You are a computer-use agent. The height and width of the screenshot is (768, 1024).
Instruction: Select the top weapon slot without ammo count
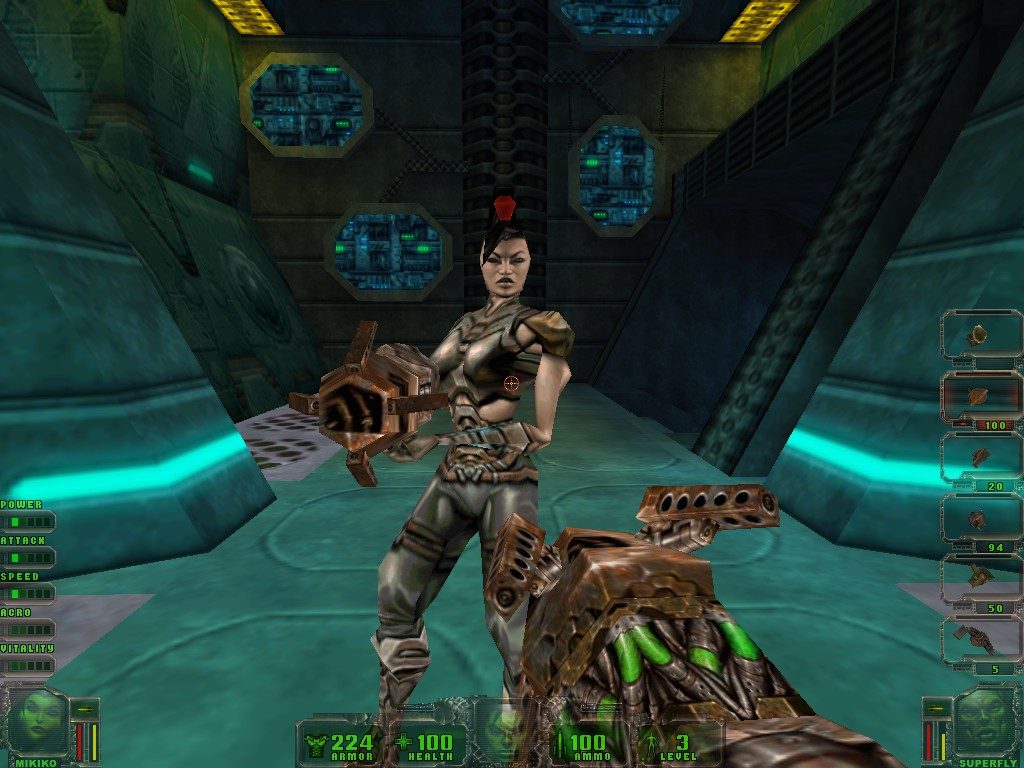(x=982, y=335)
